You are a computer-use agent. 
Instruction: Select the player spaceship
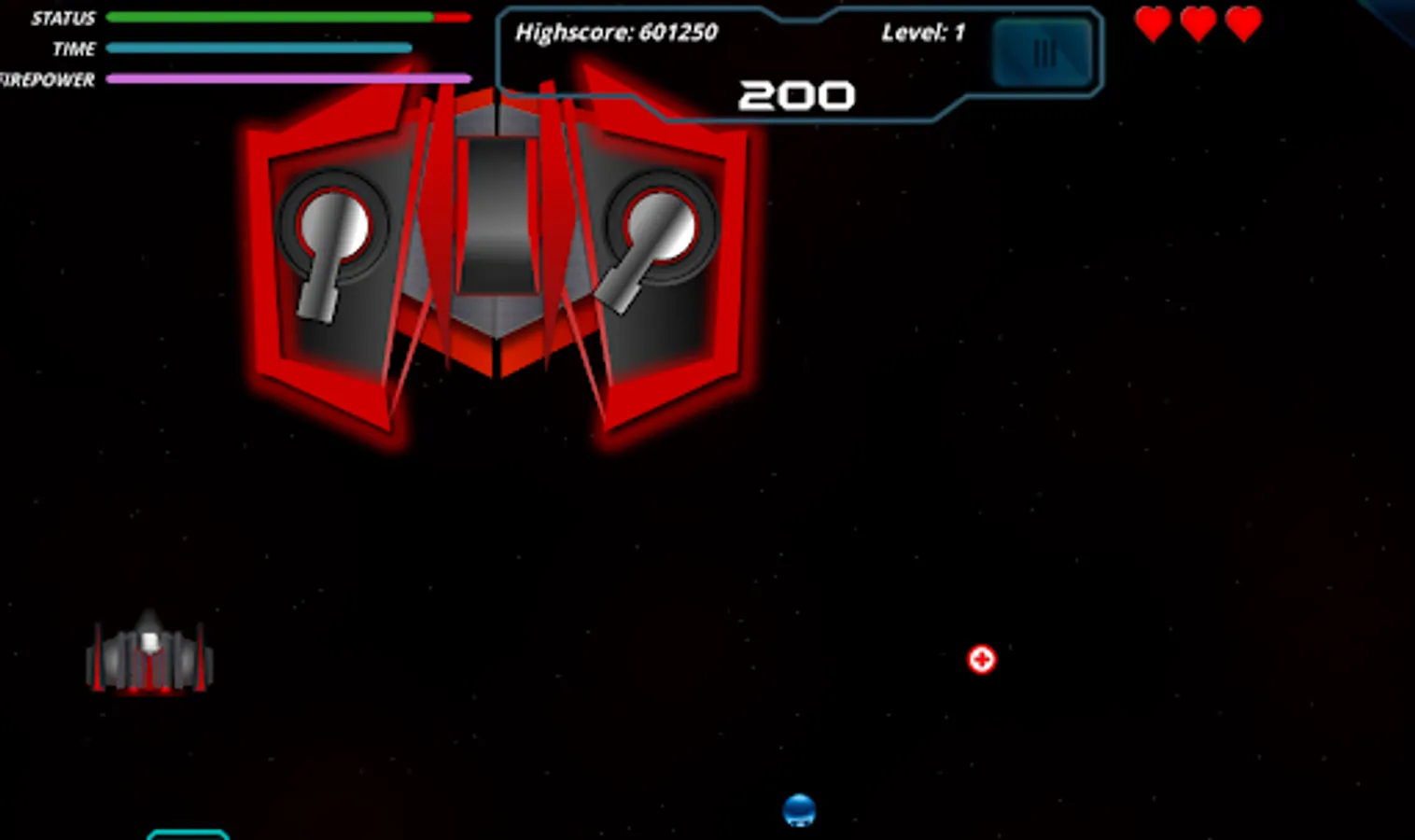point(149,653)
